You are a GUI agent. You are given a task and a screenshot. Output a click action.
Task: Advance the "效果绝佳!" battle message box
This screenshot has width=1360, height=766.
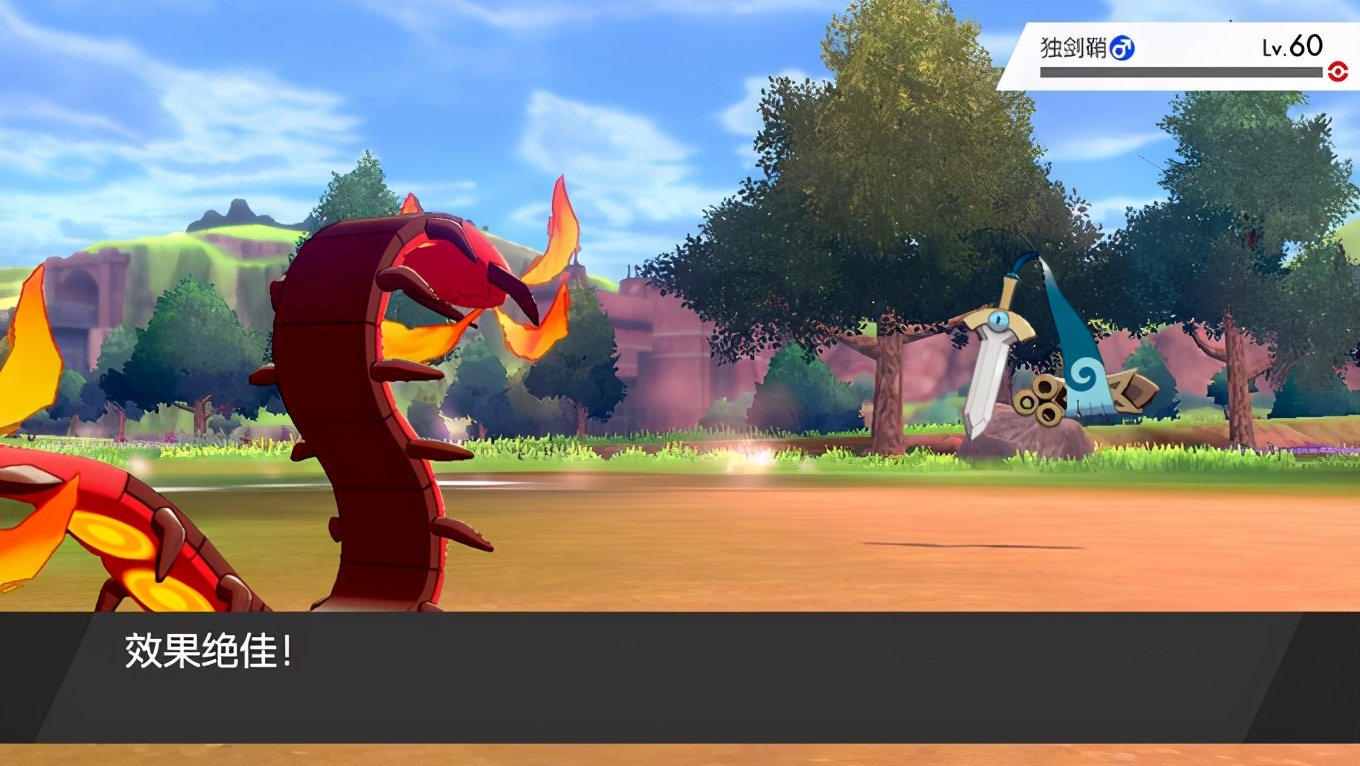[x=680, y=677]
